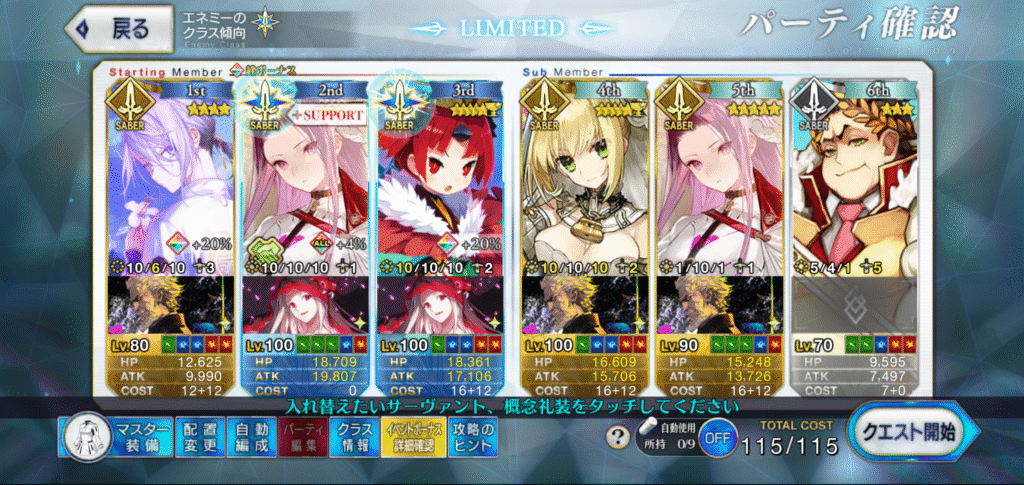This screenshot has height=485, width=1024.
Task: Open 攻略のヒント strategy hints
Action: 464,438
